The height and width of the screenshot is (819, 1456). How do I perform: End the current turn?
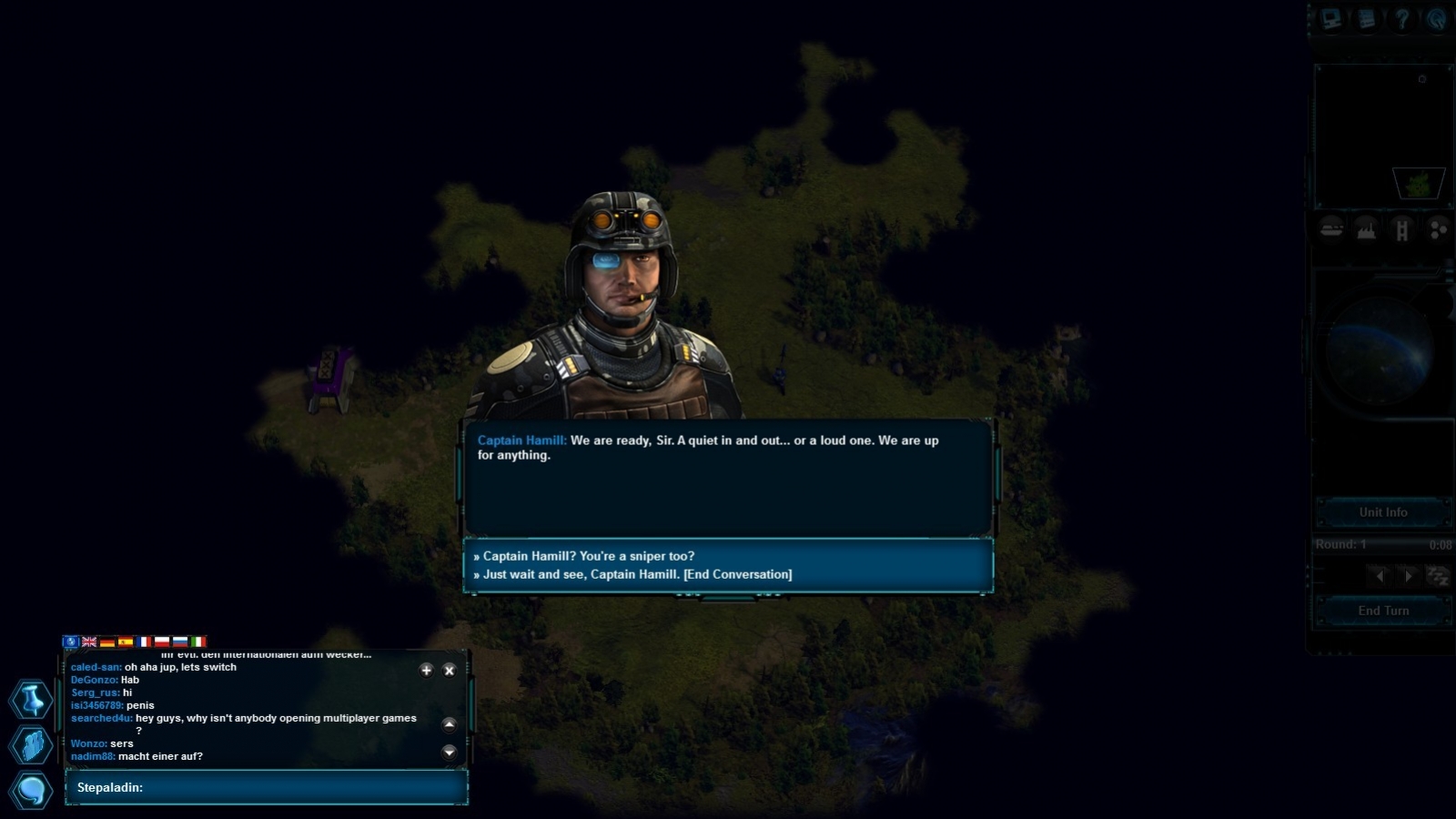pyautogui.click(x=1382, y=611)
